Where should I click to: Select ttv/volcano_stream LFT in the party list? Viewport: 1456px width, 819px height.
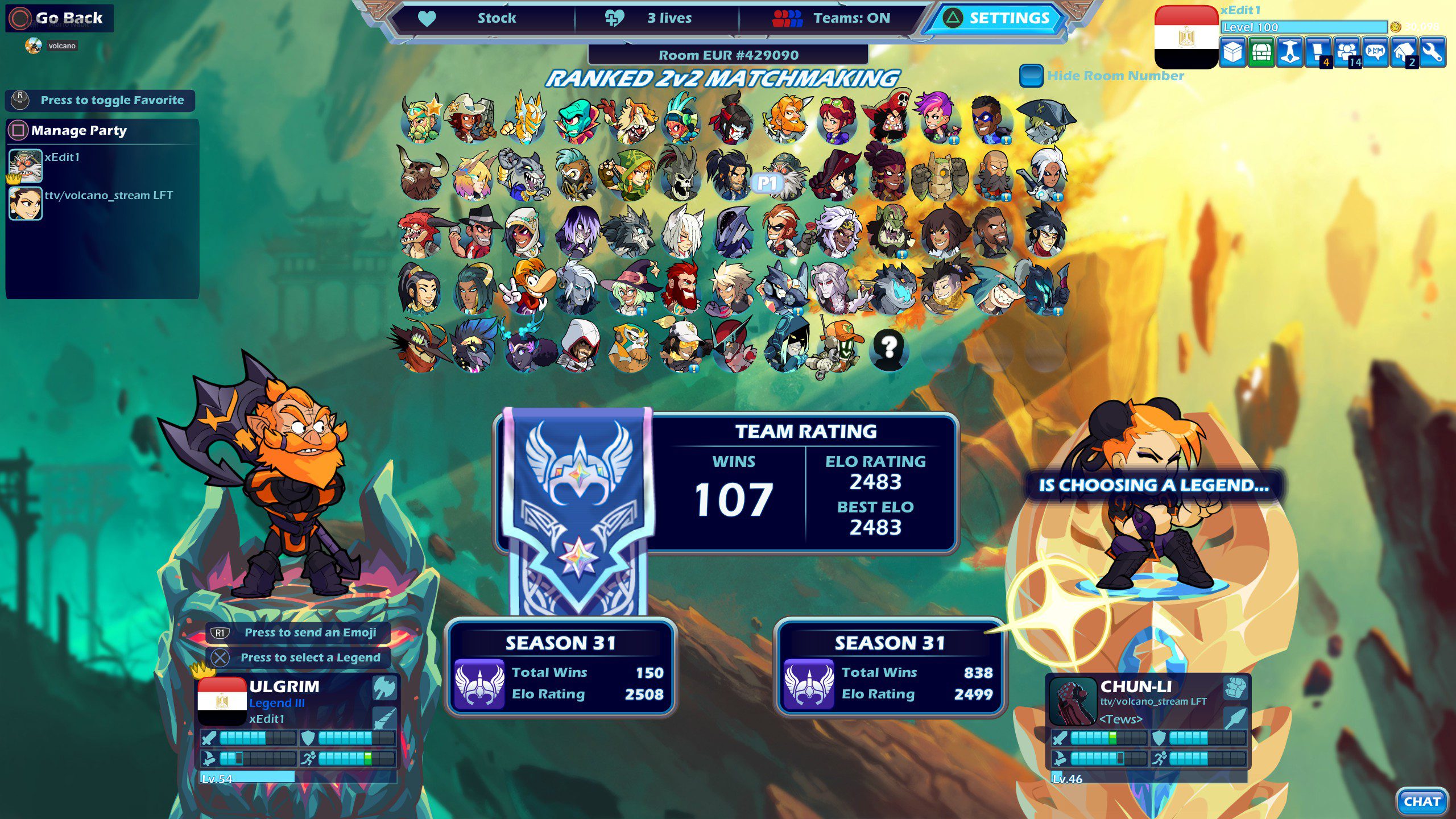pos(108,196)
